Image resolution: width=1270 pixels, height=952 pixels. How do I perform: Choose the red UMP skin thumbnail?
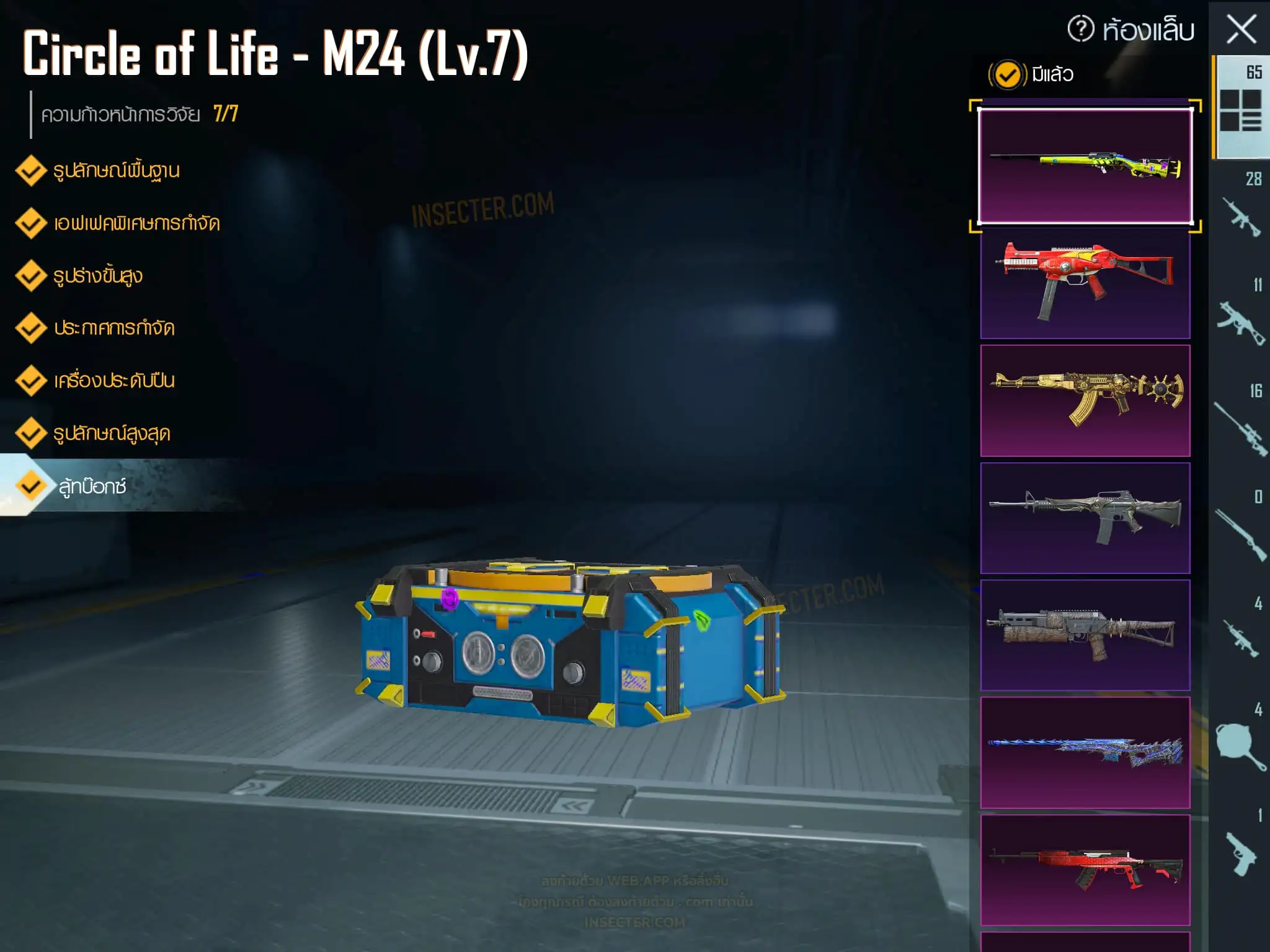pos(1085,283)
